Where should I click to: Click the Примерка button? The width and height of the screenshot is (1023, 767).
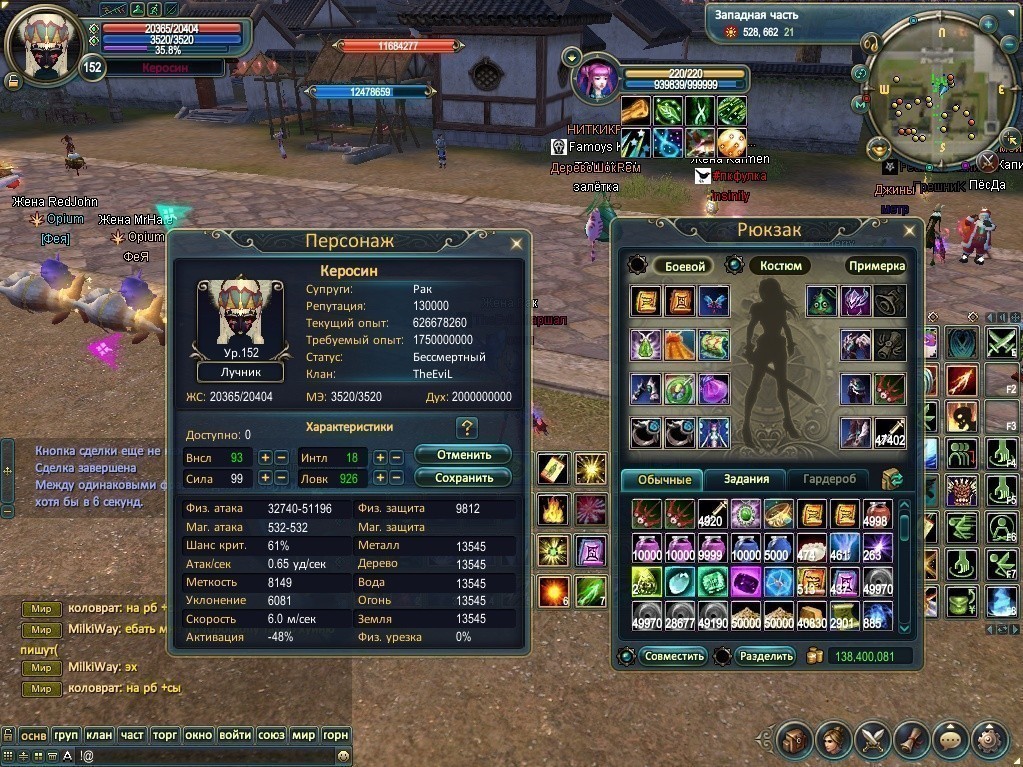pyautogui.click(x=876, y=266)
